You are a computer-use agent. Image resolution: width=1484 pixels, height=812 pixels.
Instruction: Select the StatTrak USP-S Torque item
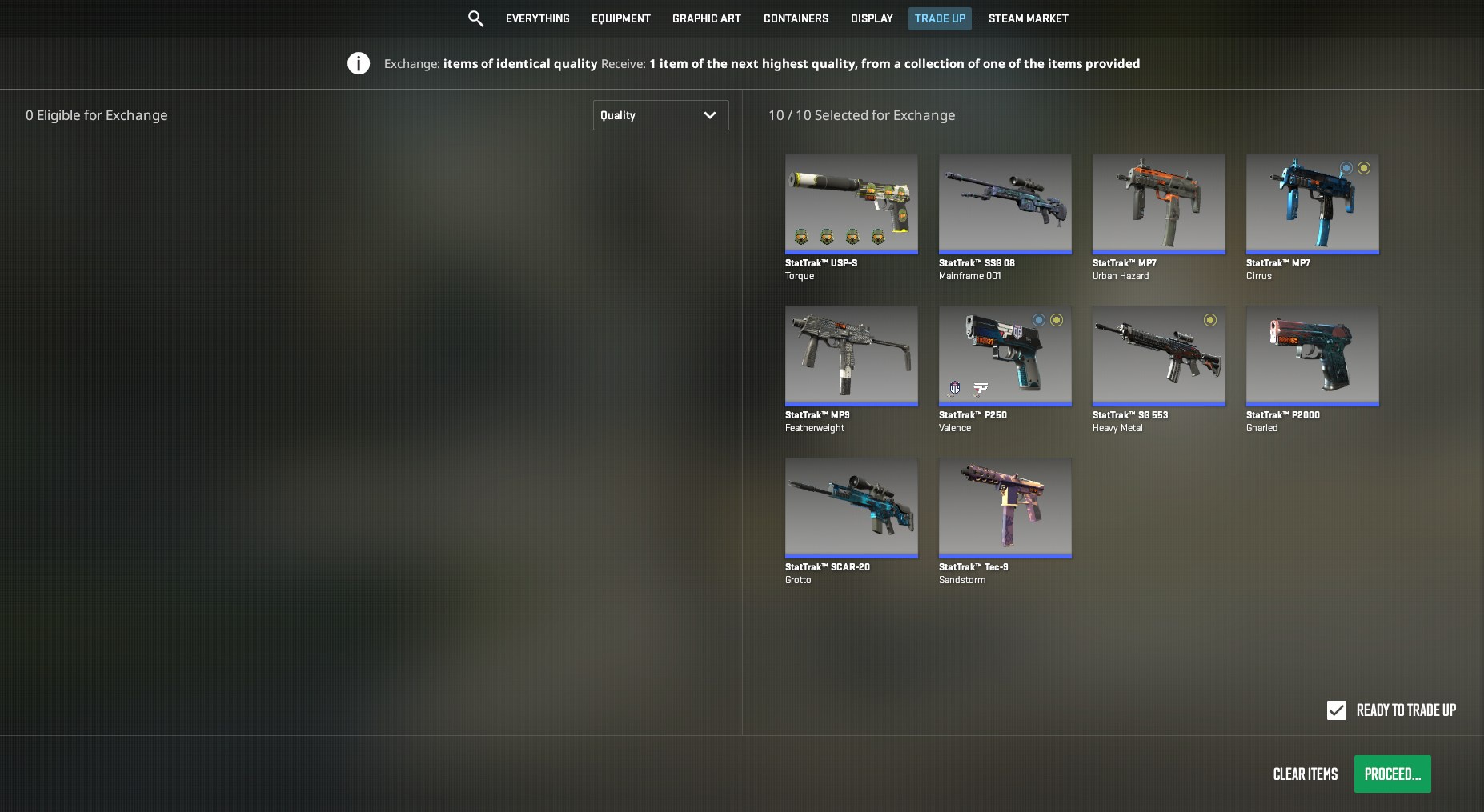tap(851, 204)
